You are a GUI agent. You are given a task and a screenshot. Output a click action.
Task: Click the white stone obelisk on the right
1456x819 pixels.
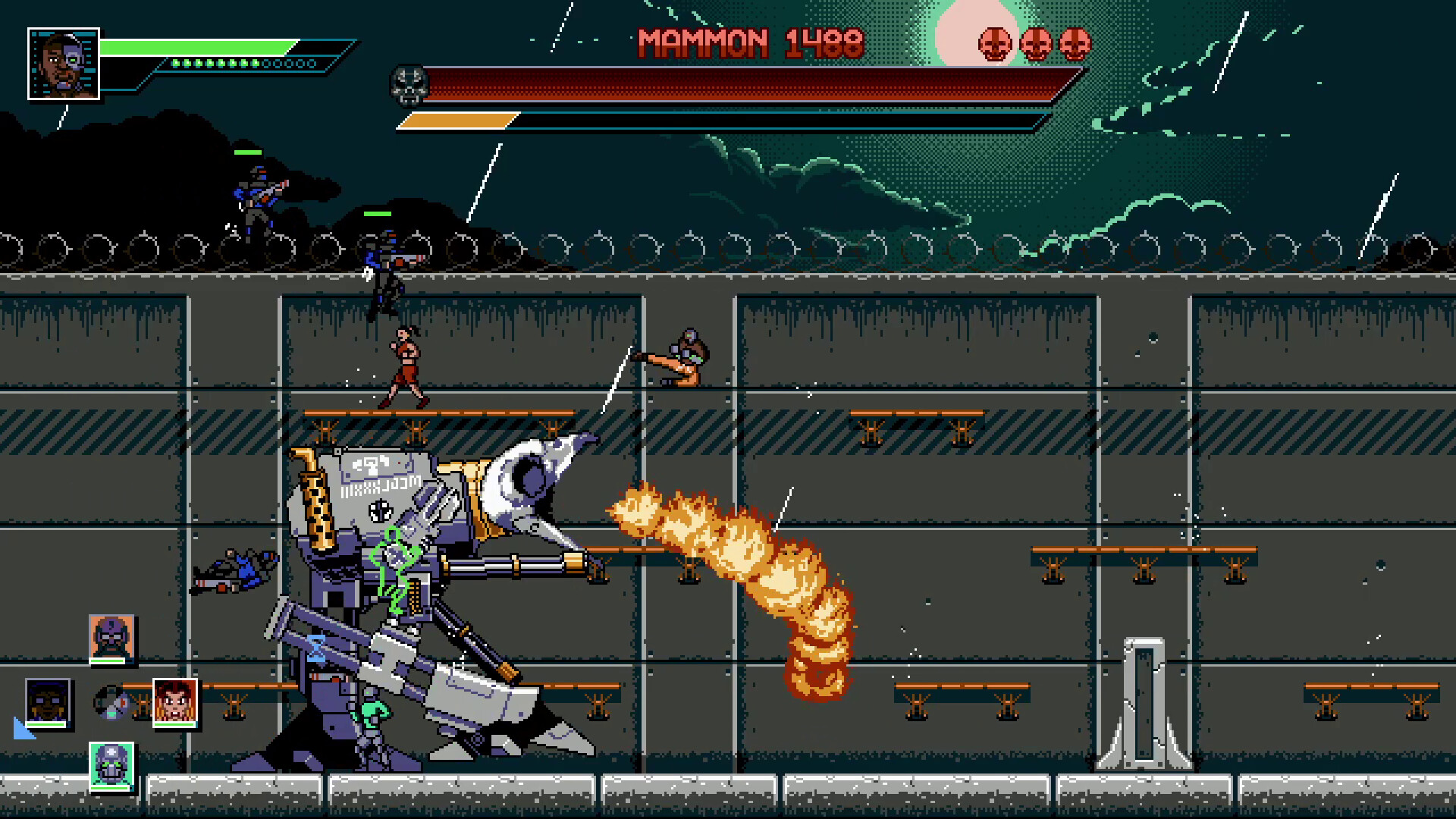click(x=1145, y=705)
